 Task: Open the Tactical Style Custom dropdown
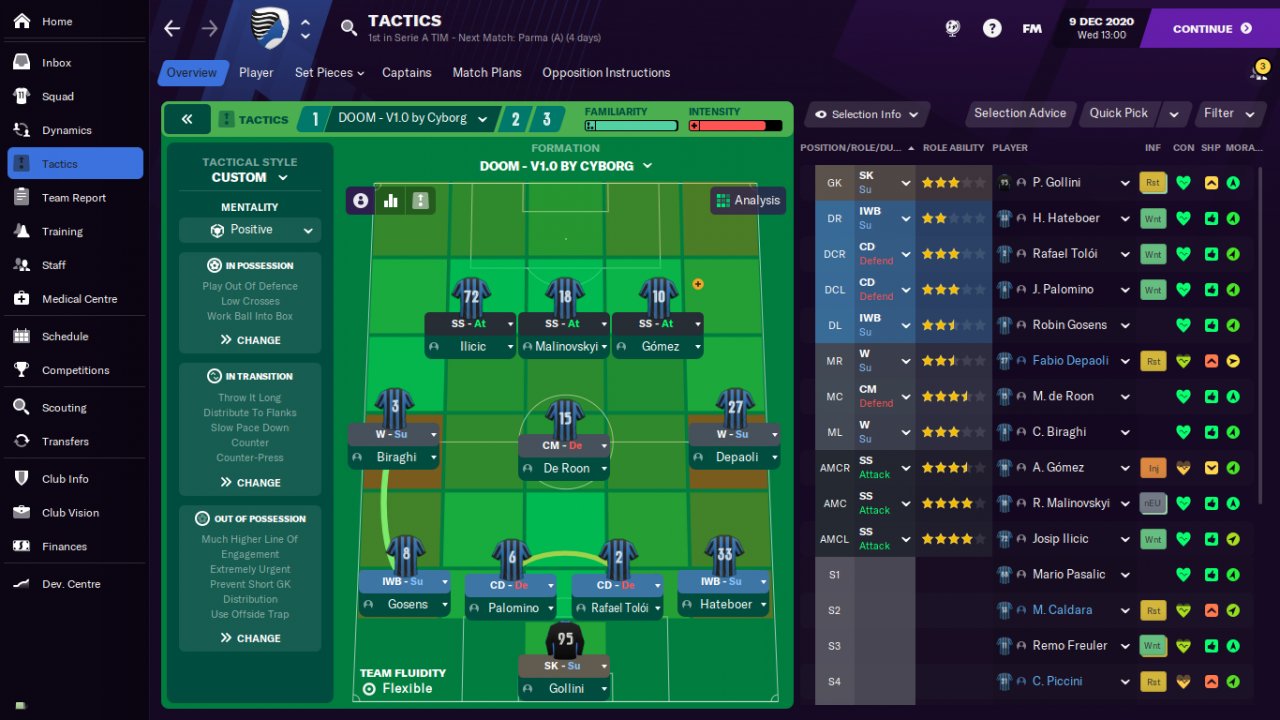pos(250,177)
